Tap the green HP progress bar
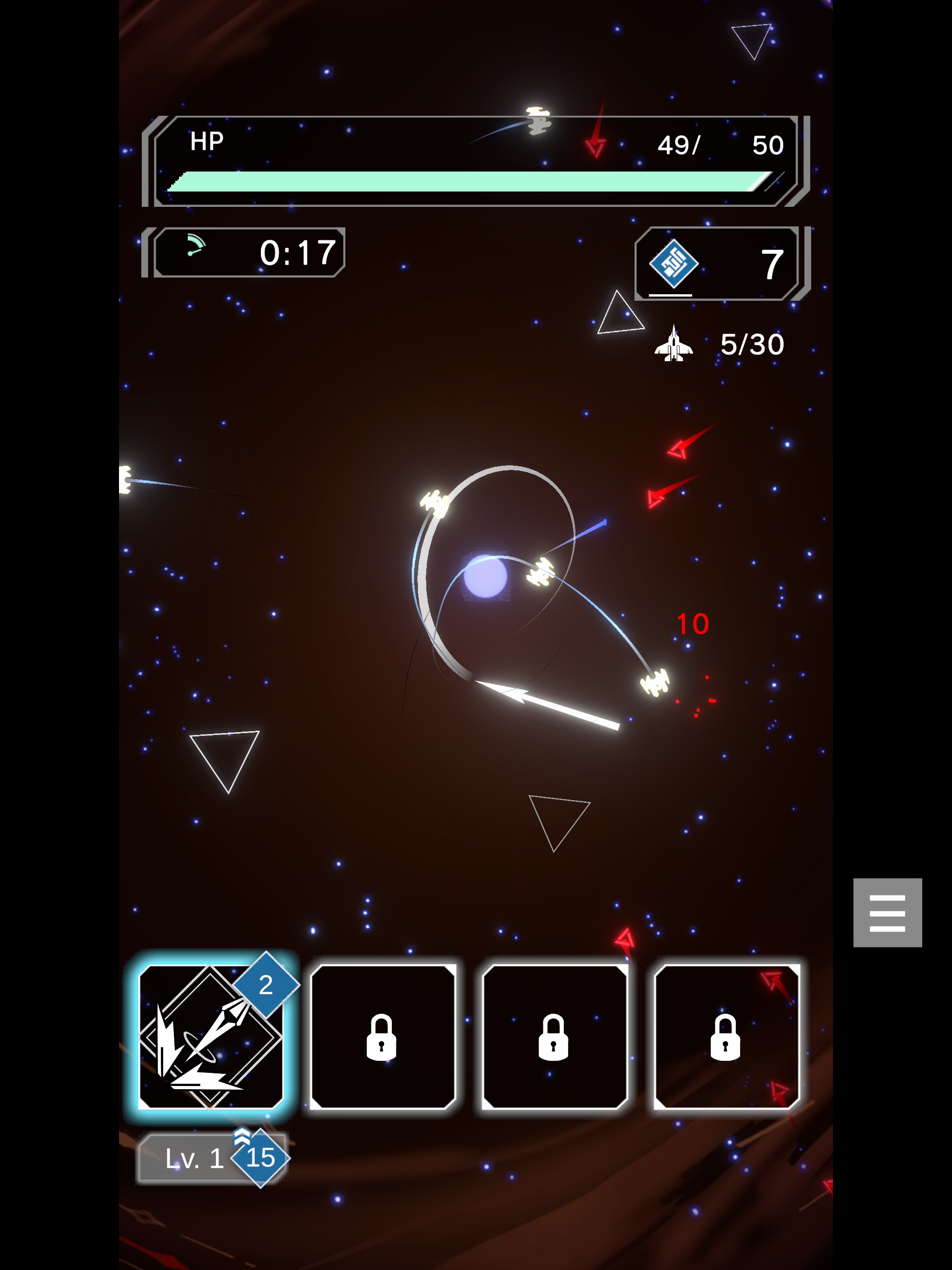Image resolution: width=952 pixels, height=1270 pixels. coord(471,180)
